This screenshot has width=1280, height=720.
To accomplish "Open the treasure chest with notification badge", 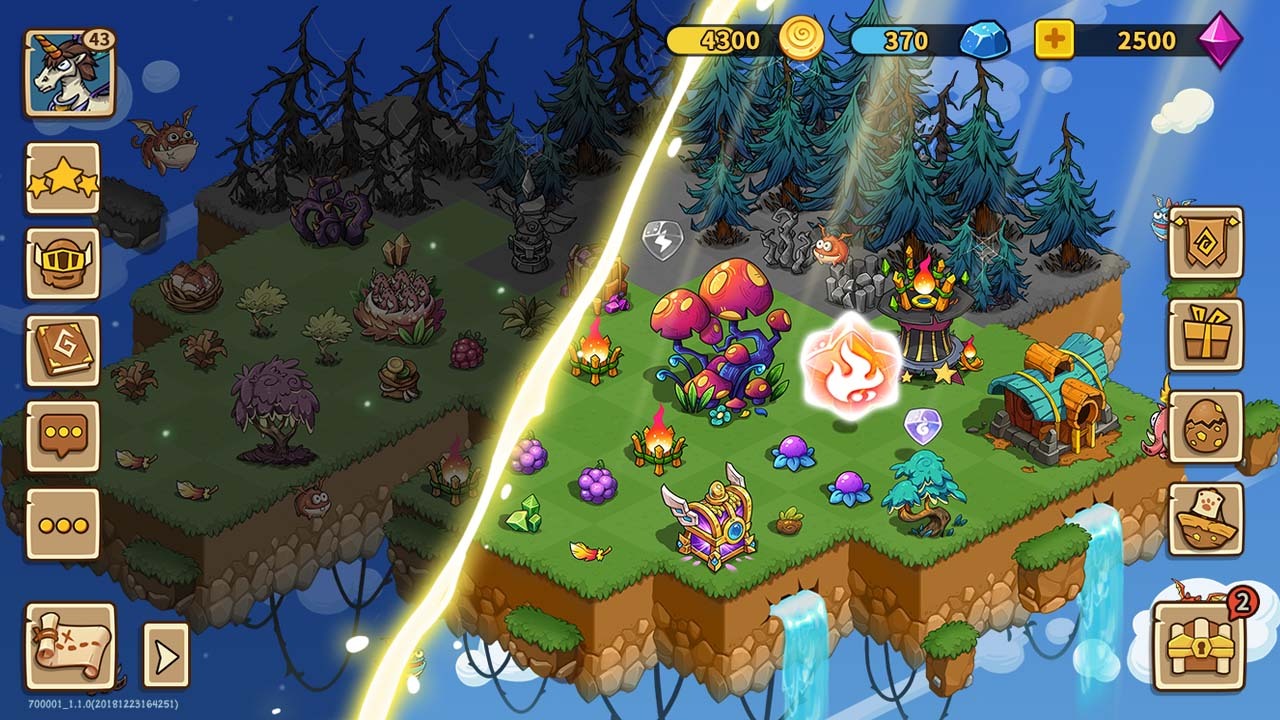I will click(1198, 646).
